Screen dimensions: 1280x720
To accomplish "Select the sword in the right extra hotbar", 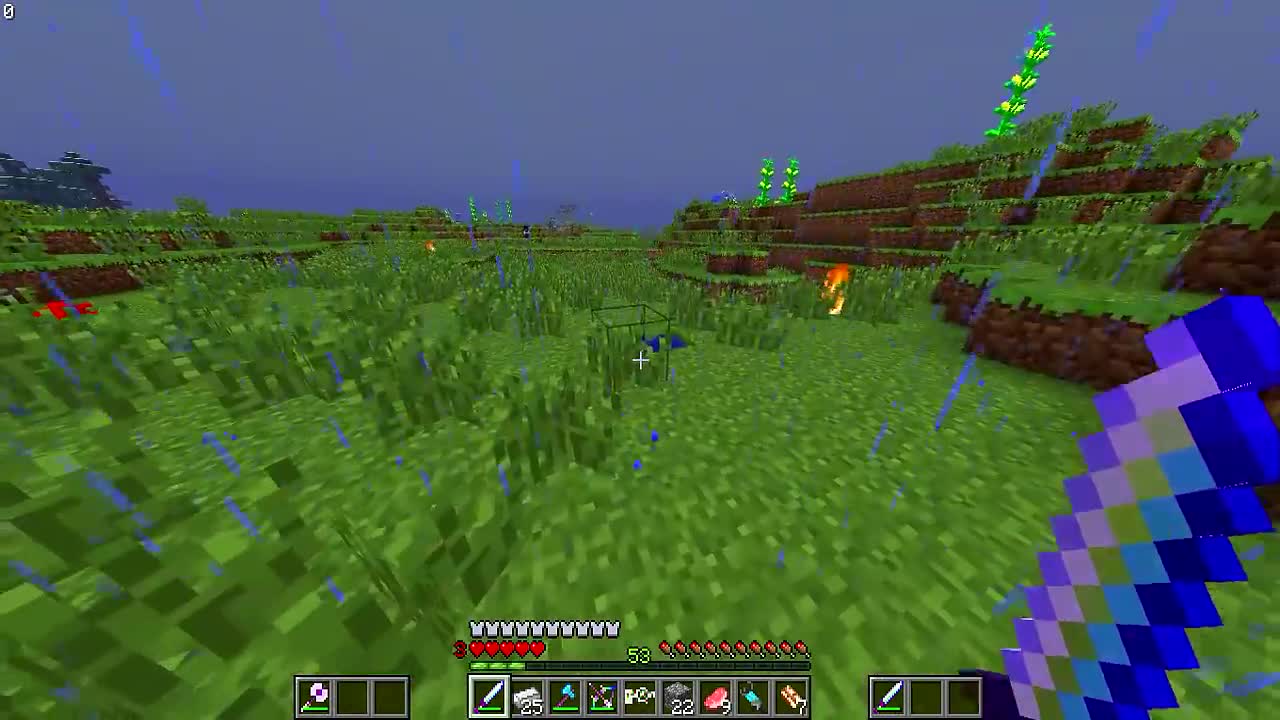I will [890, 695].
